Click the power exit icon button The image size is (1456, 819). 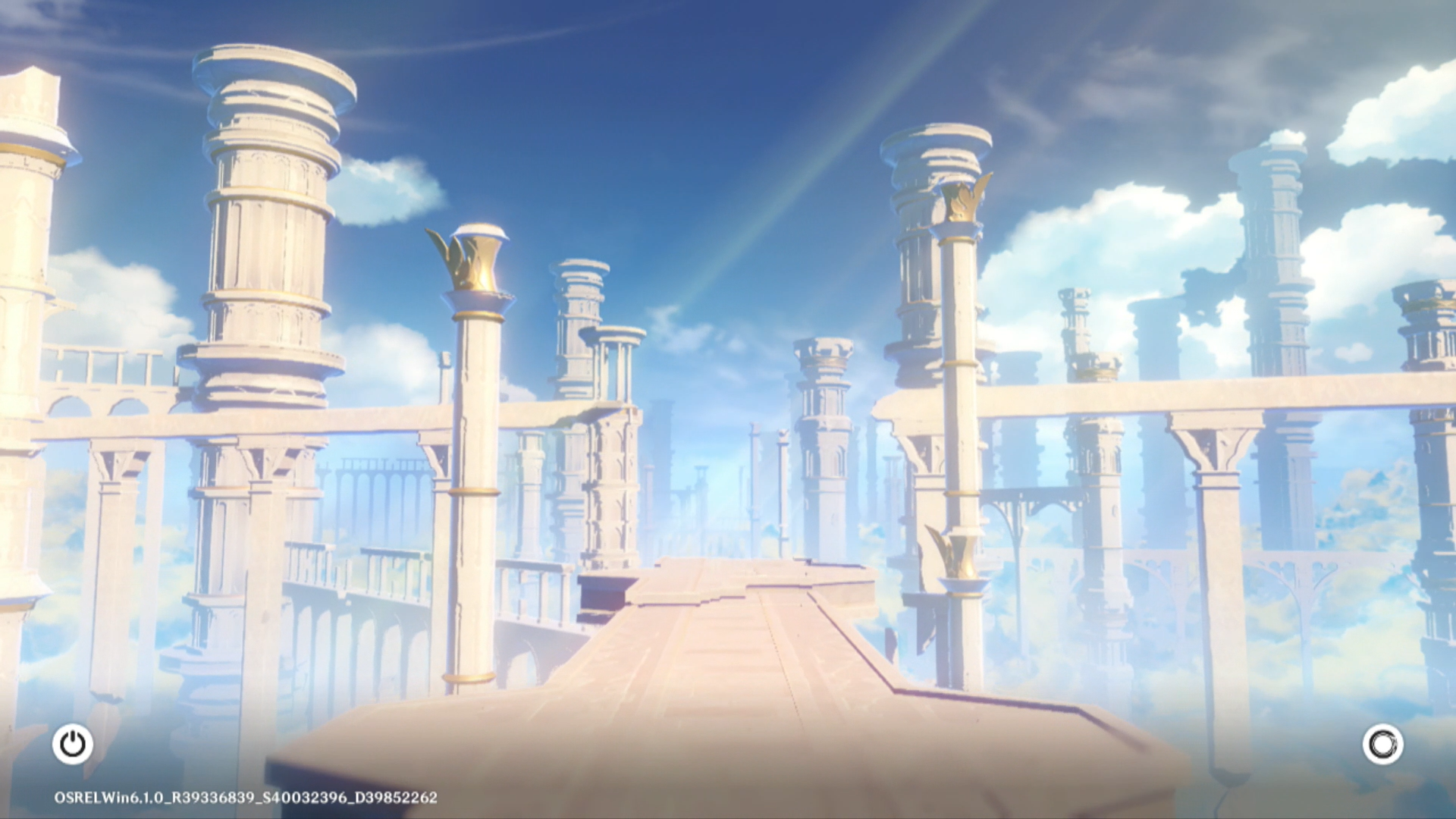[x=73, y=744]
